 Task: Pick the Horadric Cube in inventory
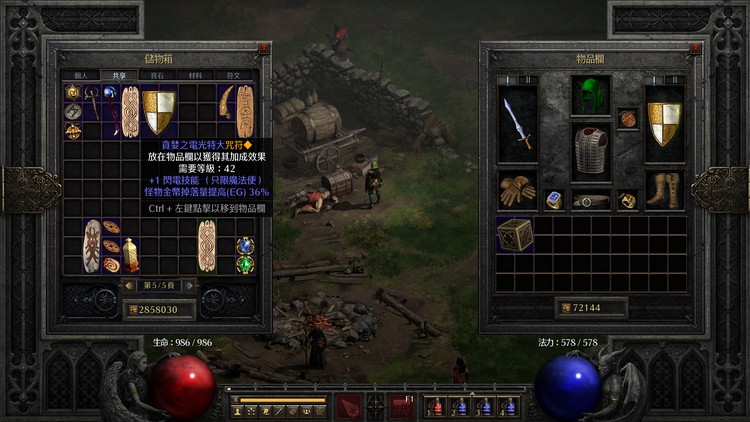click(x=515, y=234)
